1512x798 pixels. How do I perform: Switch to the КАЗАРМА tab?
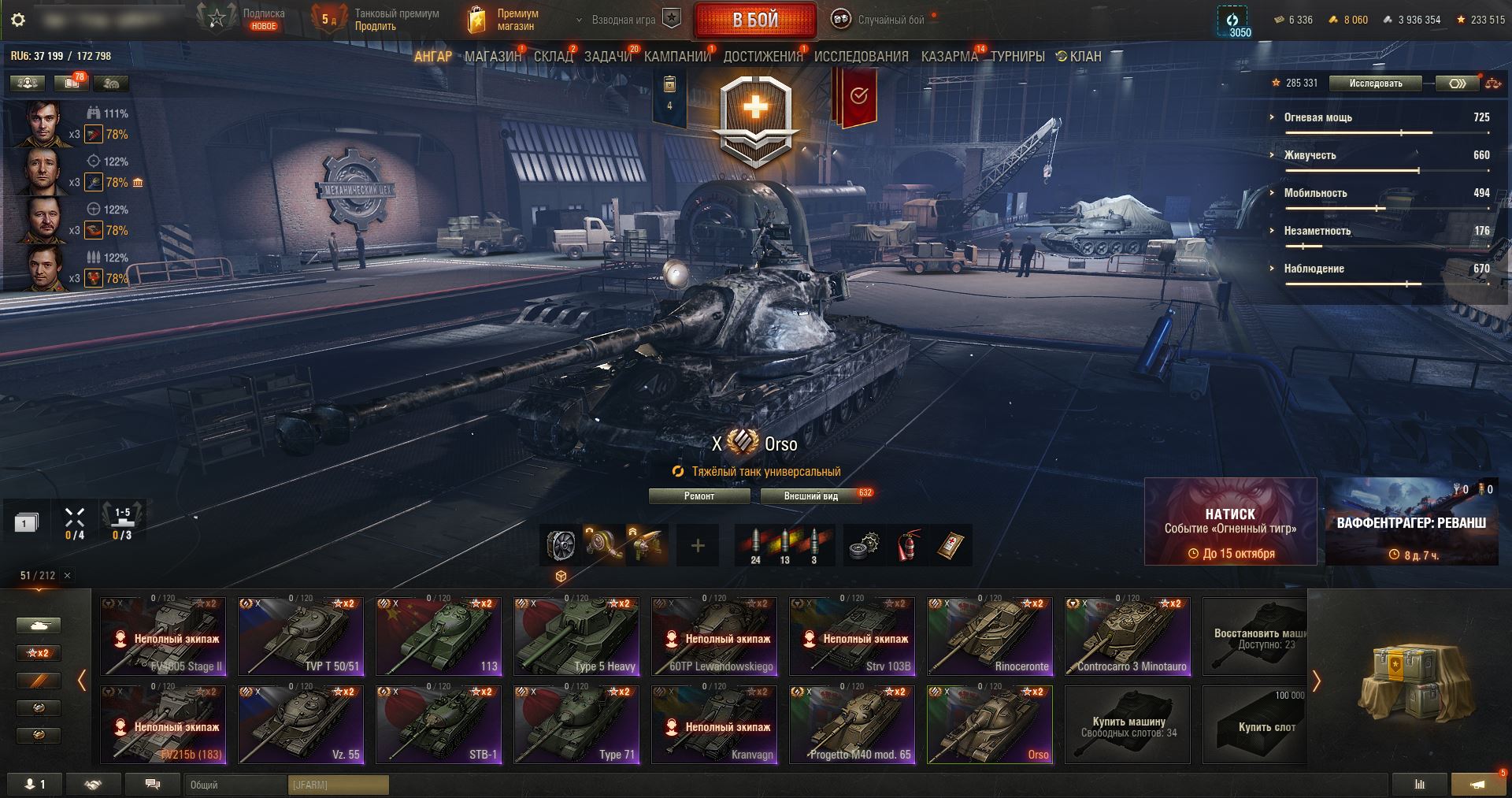(949, 57)
